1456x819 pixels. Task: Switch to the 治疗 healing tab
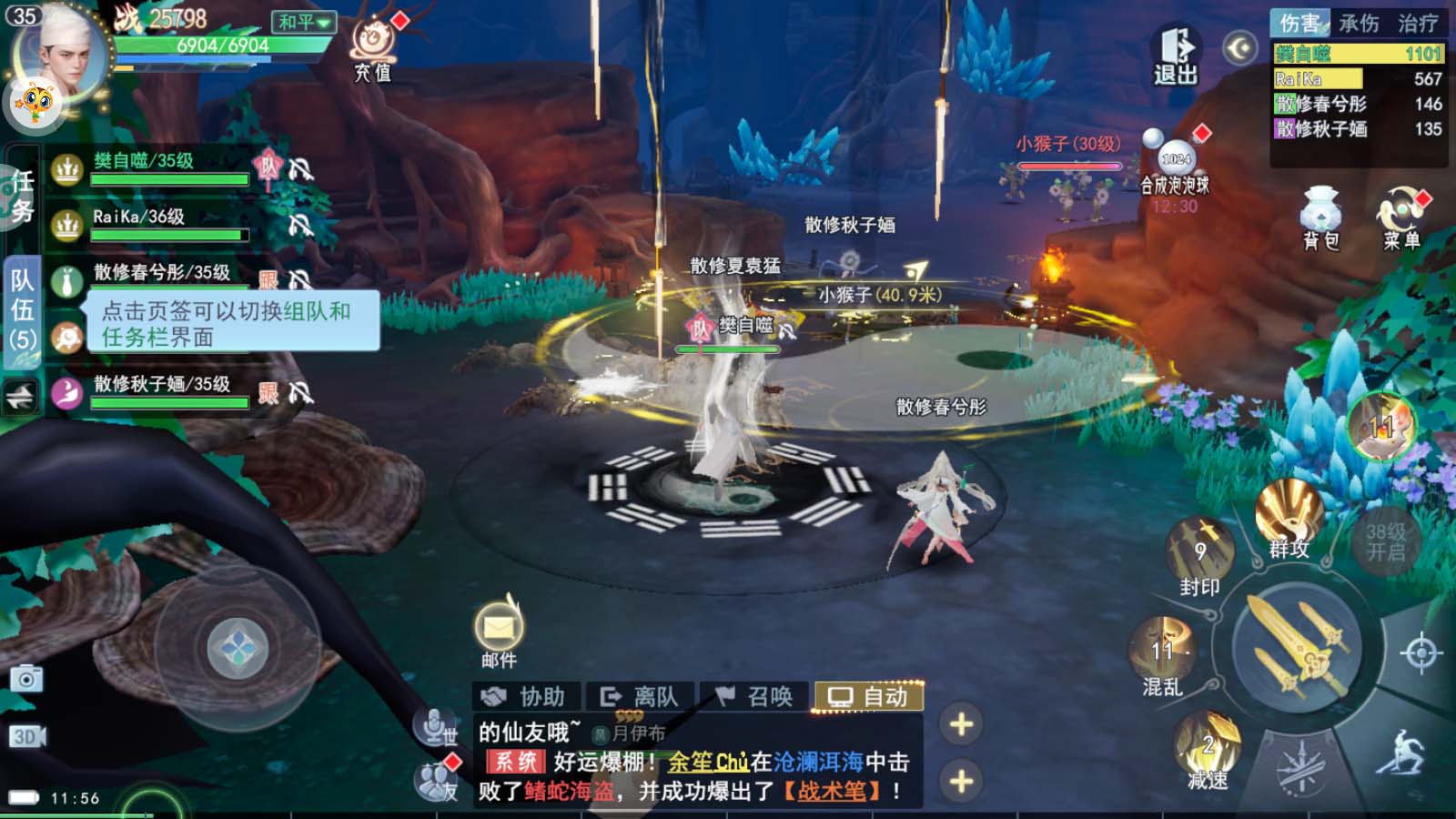click(1418, 23)
